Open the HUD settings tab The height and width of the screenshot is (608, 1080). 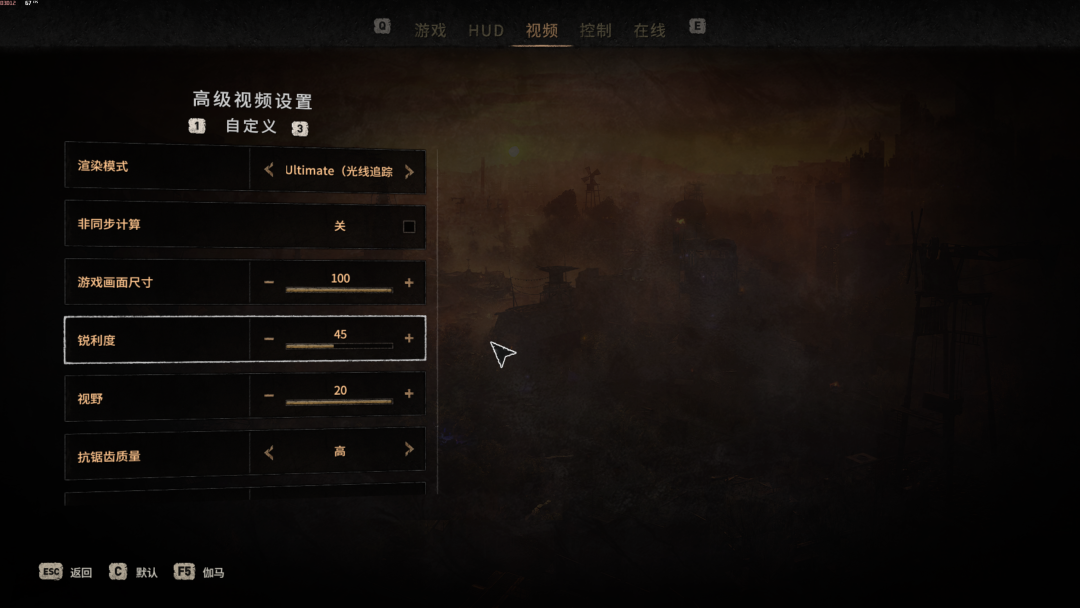[x=486, y=30]
